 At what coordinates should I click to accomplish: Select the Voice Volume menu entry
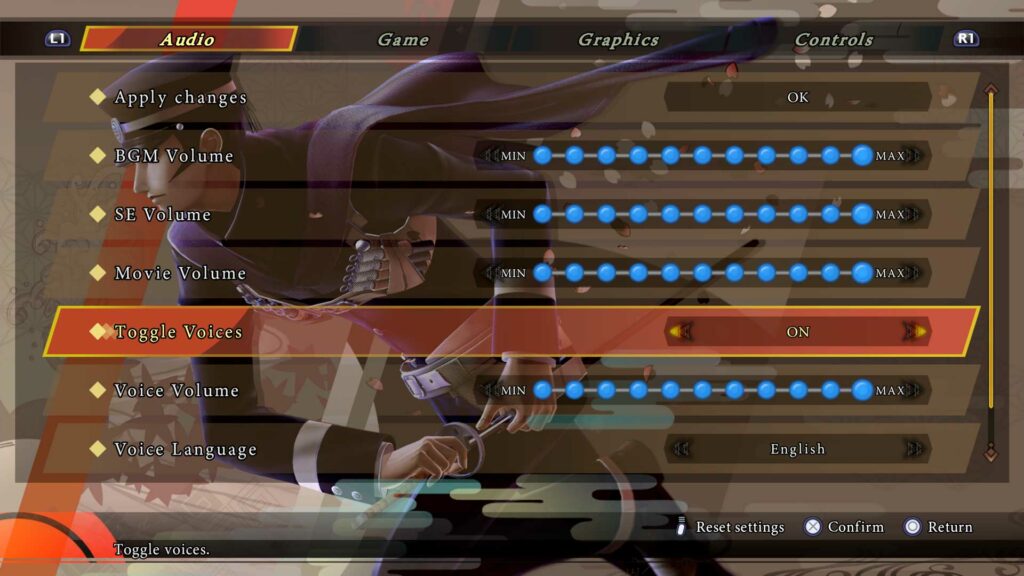[x=176, y=391]
